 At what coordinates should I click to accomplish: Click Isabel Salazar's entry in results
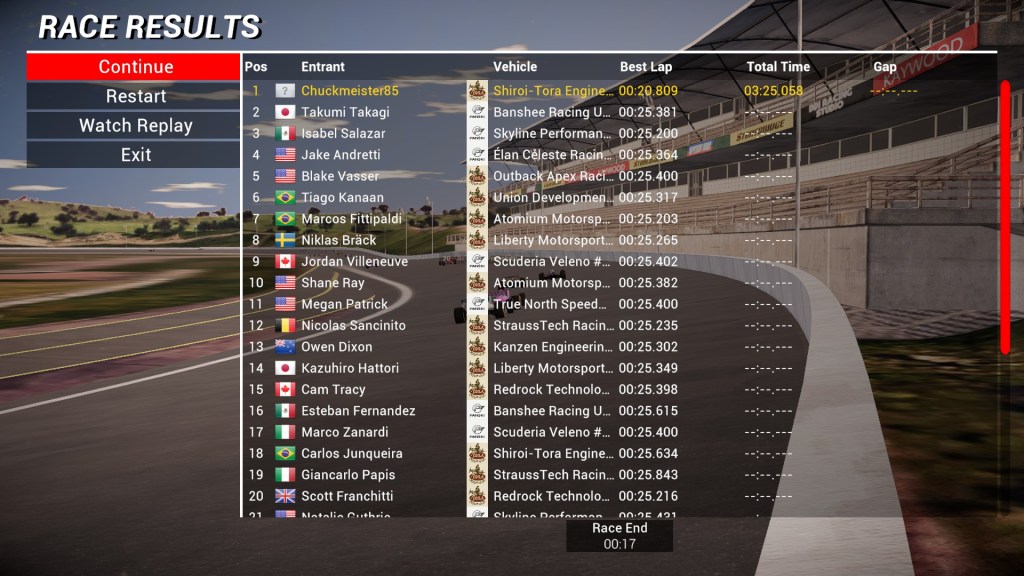(x=343, y=133)
